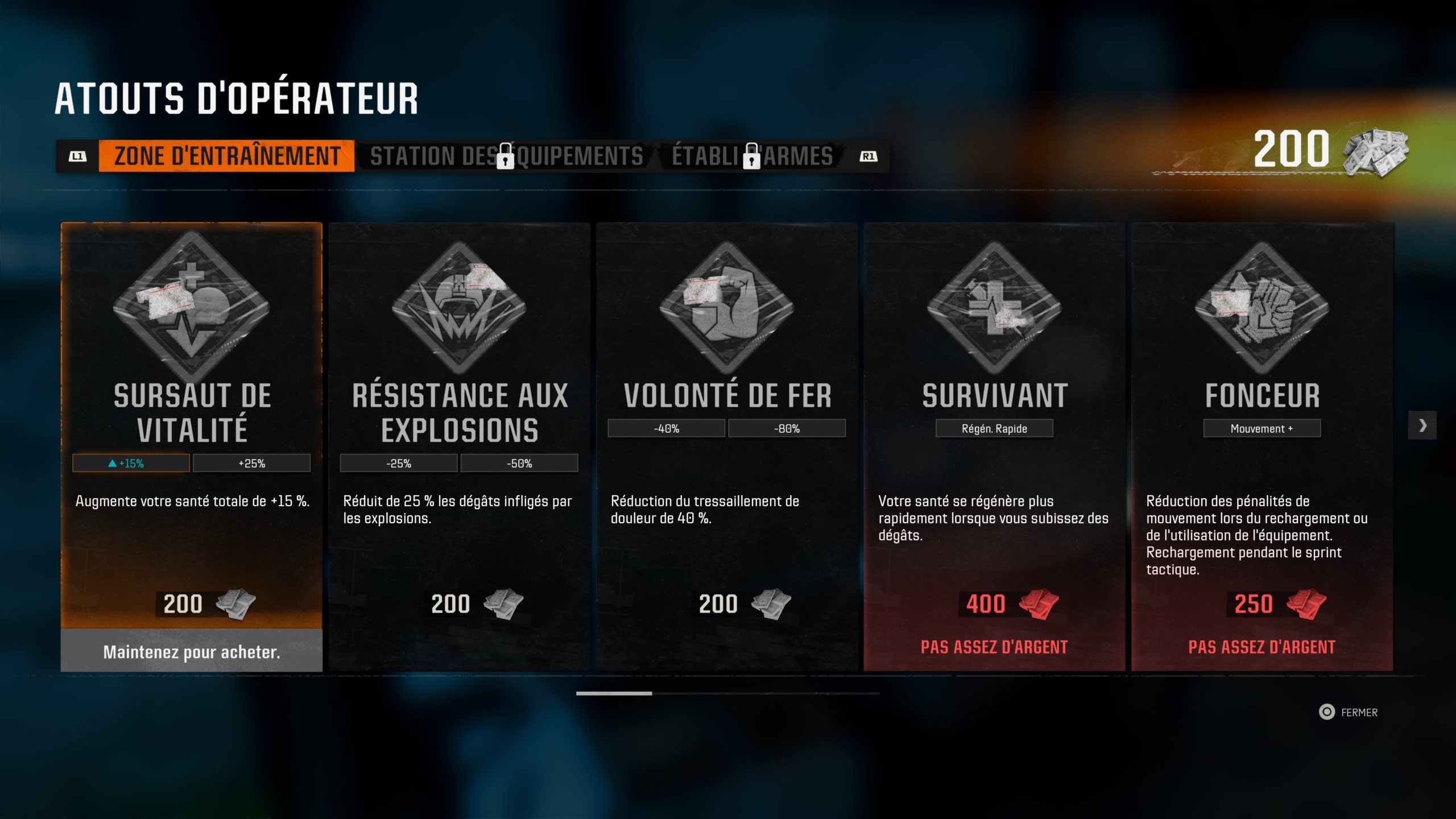Viewport: 1456px width, 819px height.
Task: Select the locked Établi d'armes tab
Action: pos(752,156)
